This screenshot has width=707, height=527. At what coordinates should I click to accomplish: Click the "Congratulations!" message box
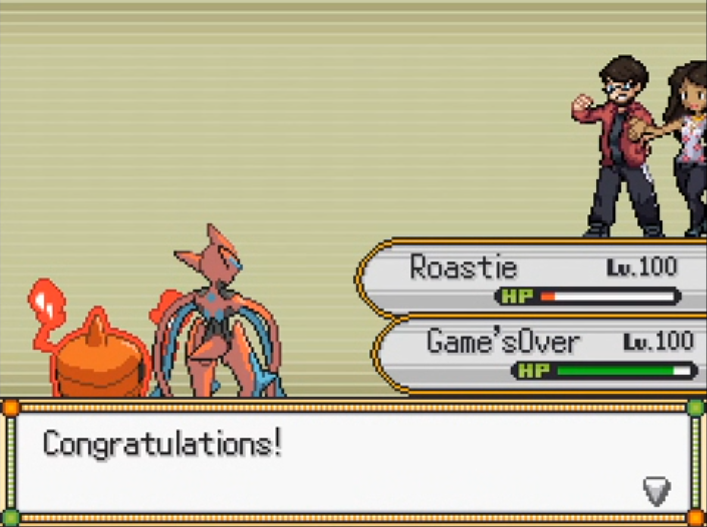352,462
